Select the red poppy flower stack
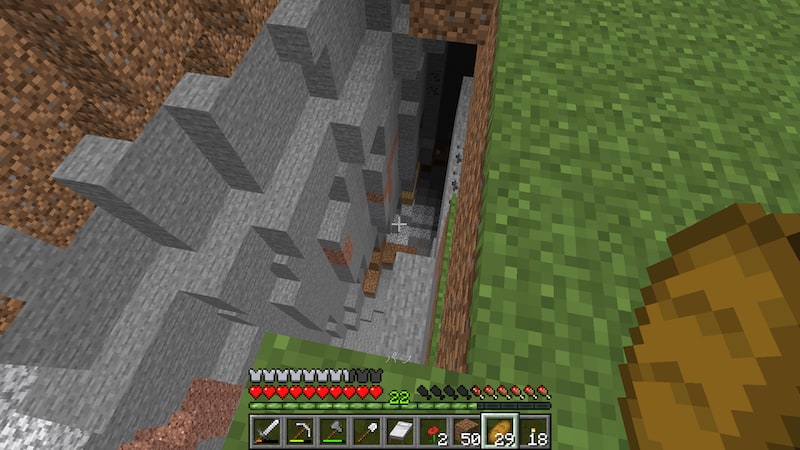Image resolution: width=800 pixels, height=450 pixels. 432,432
